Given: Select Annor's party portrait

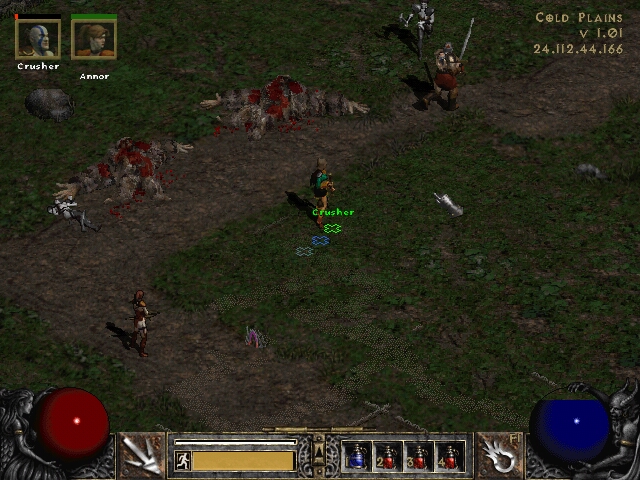Looking at the screenshot, I should pos(94,39).
